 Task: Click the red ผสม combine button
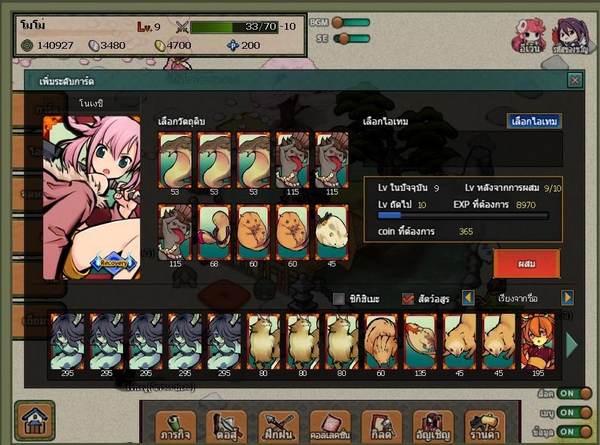point(526,264)
